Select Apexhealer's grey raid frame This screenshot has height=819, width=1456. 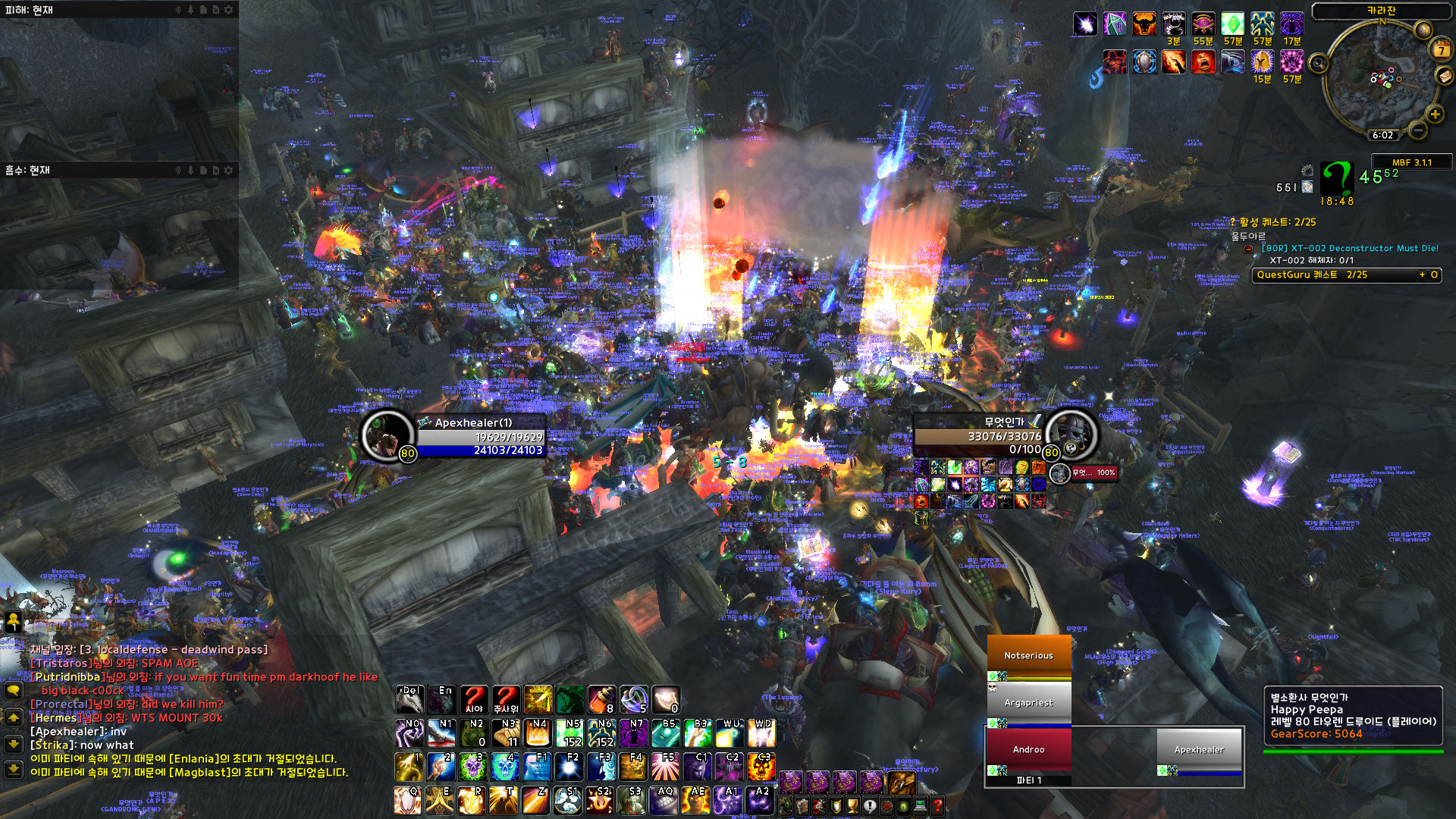(x=1199, y=749)
